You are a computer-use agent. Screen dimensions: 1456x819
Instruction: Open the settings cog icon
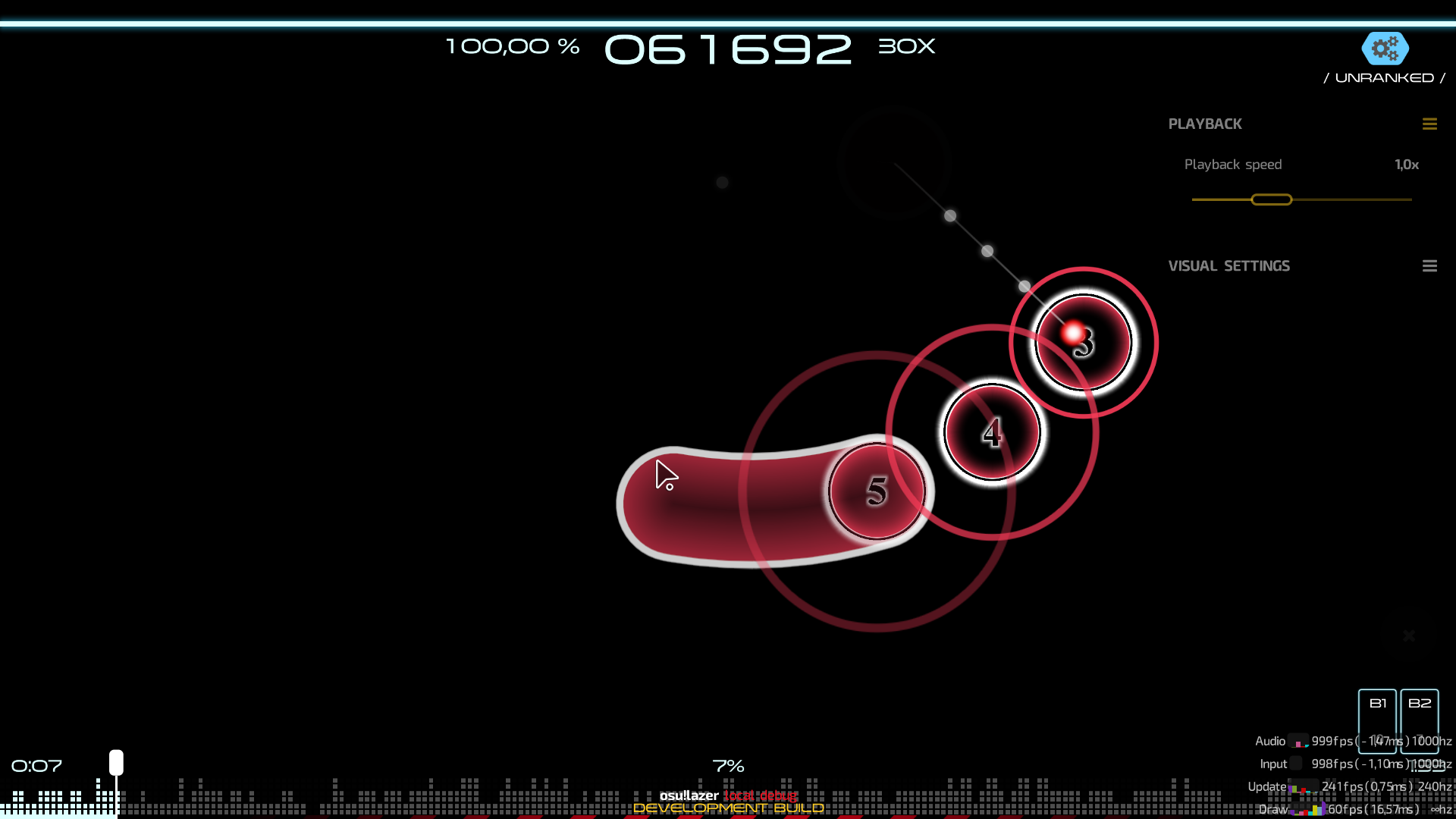point(1385,49)
